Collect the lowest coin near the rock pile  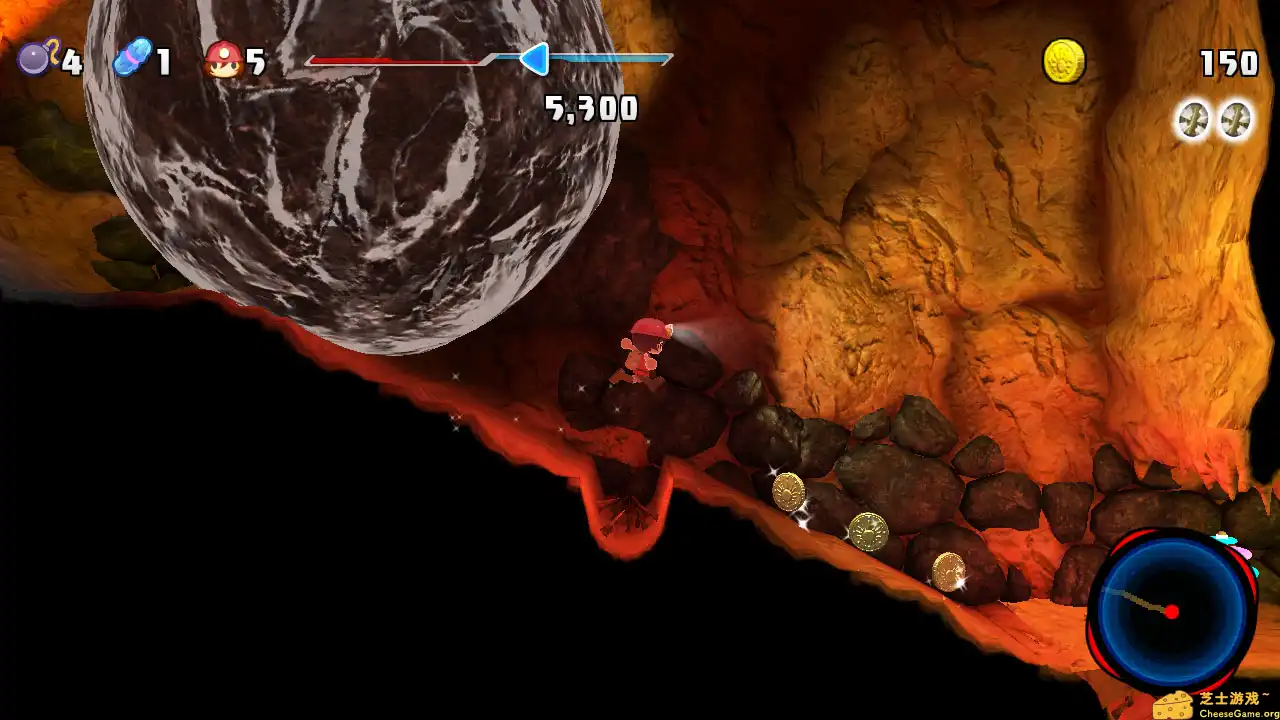coord(946,572)
